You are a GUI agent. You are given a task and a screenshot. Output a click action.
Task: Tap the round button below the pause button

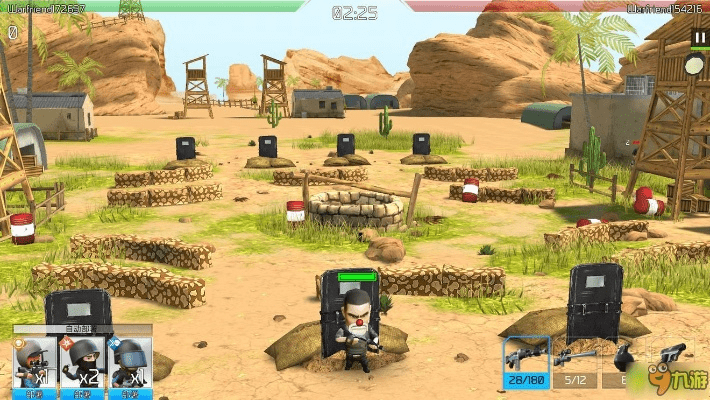695,66
